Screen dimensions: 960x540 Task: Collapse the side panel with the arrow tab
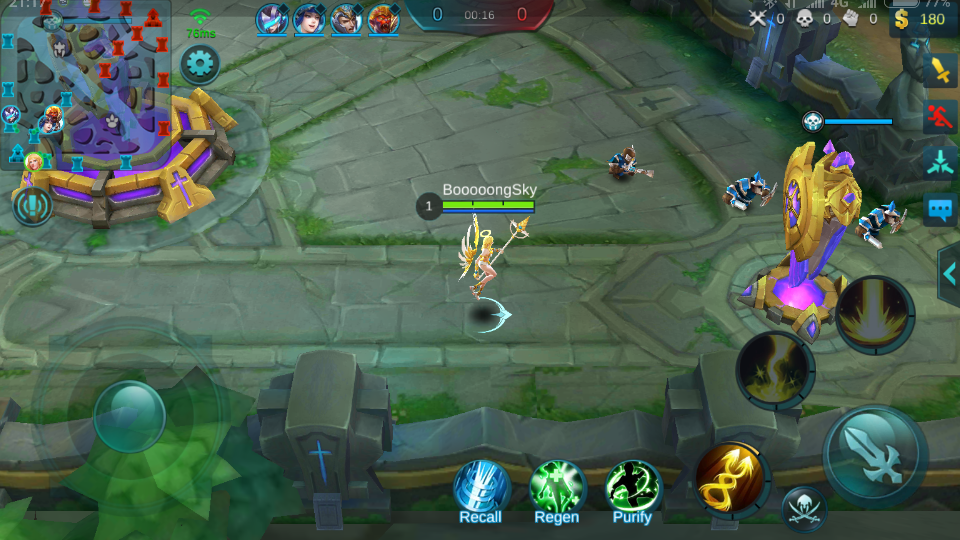point(949,273)
